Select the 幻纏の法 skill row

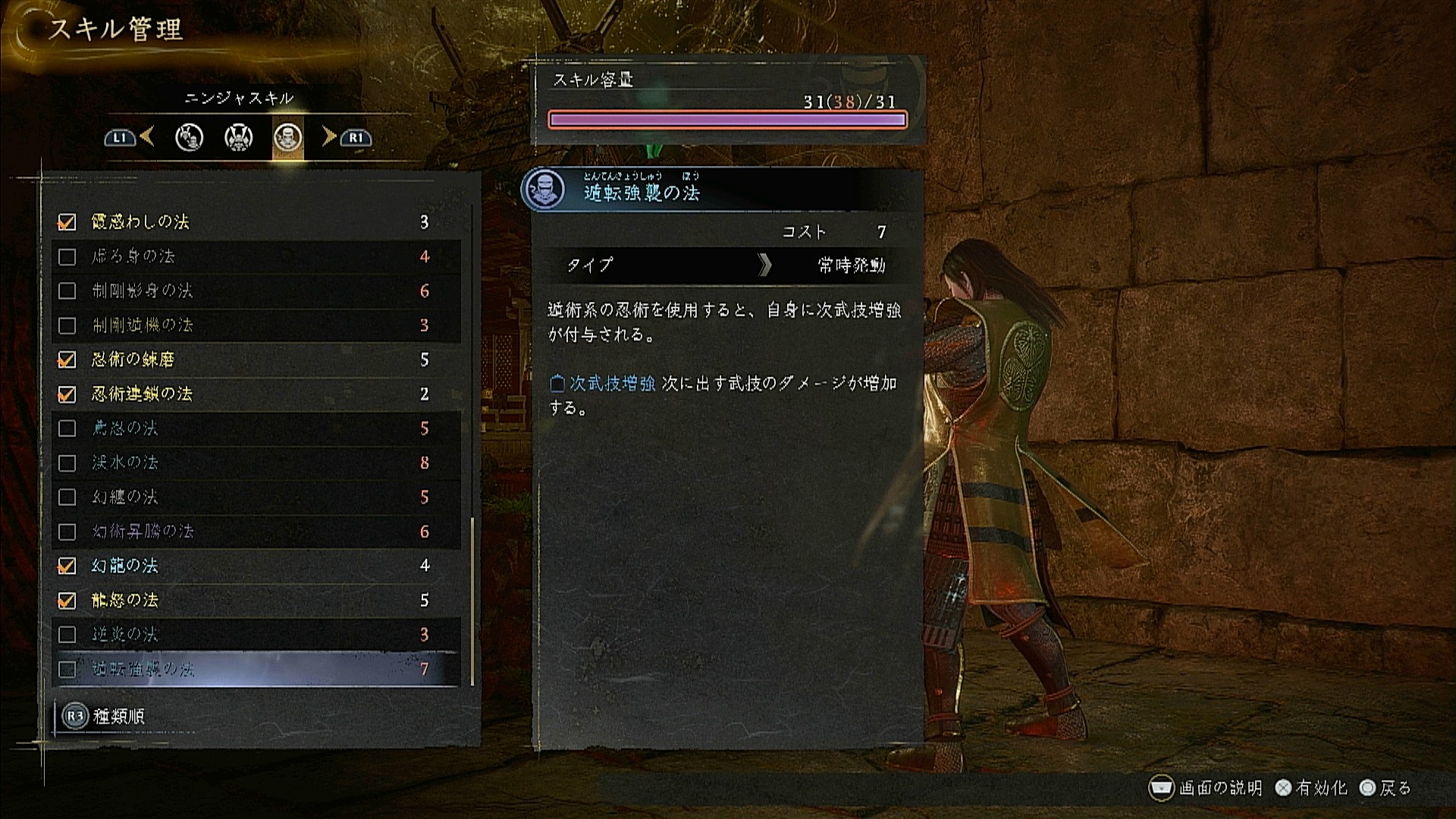[256, 497]
